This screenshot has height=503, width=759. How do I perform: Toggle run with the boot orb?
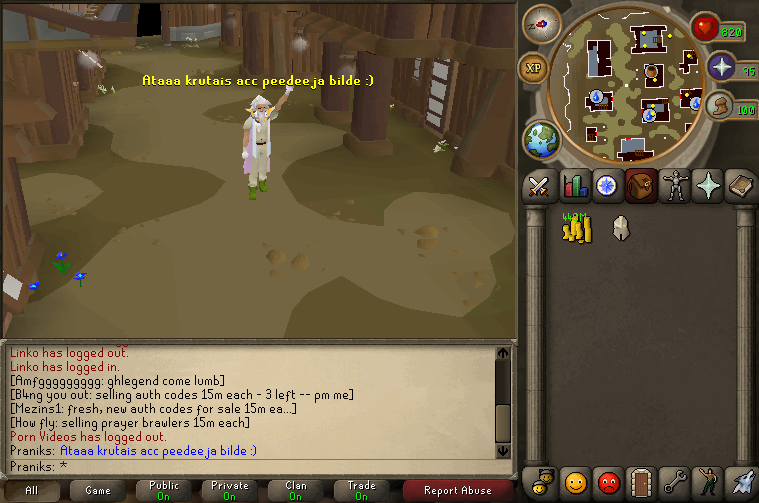point(717,105)
